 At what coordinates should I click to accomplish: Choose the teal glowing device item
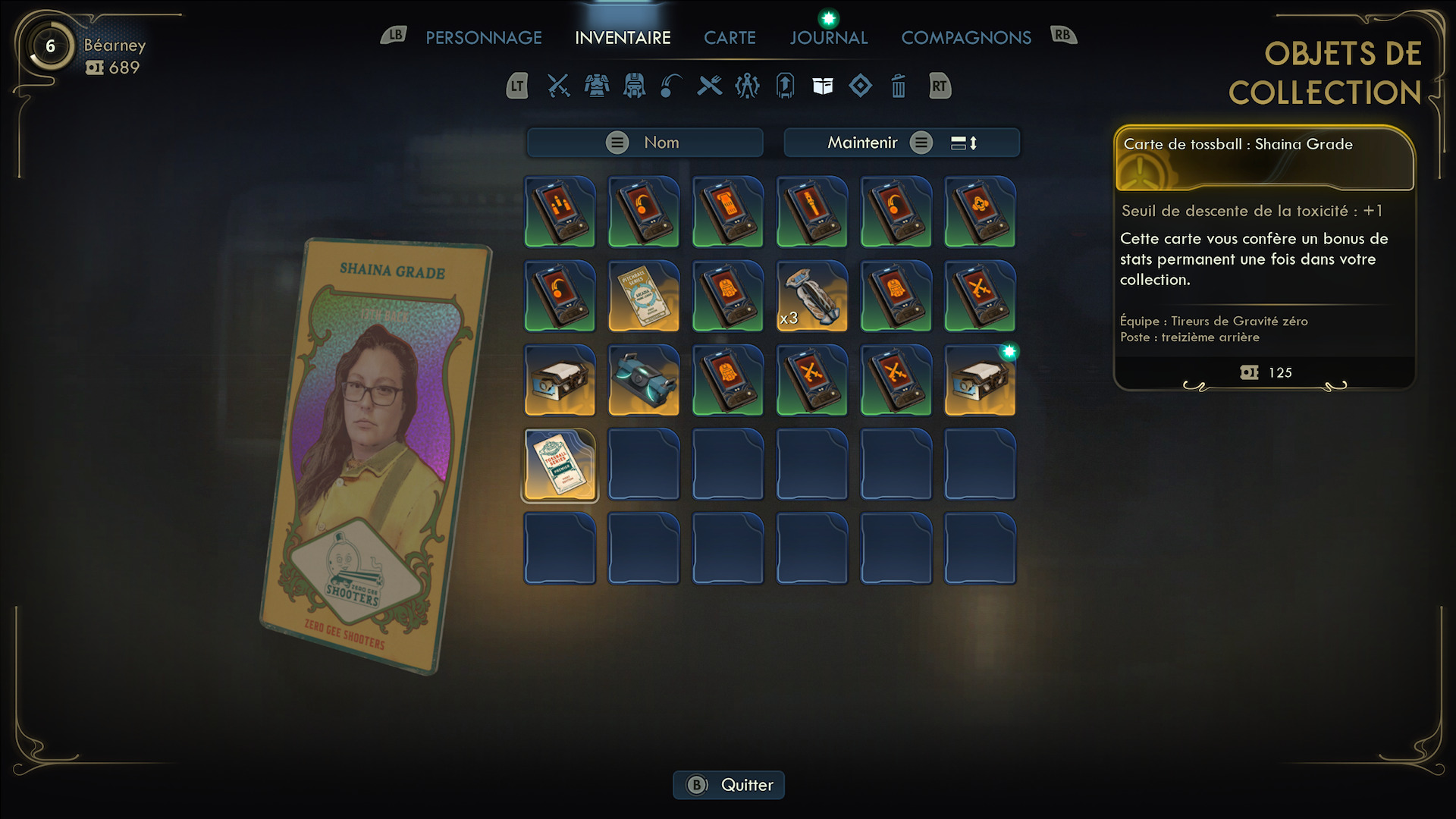[644, 380]
